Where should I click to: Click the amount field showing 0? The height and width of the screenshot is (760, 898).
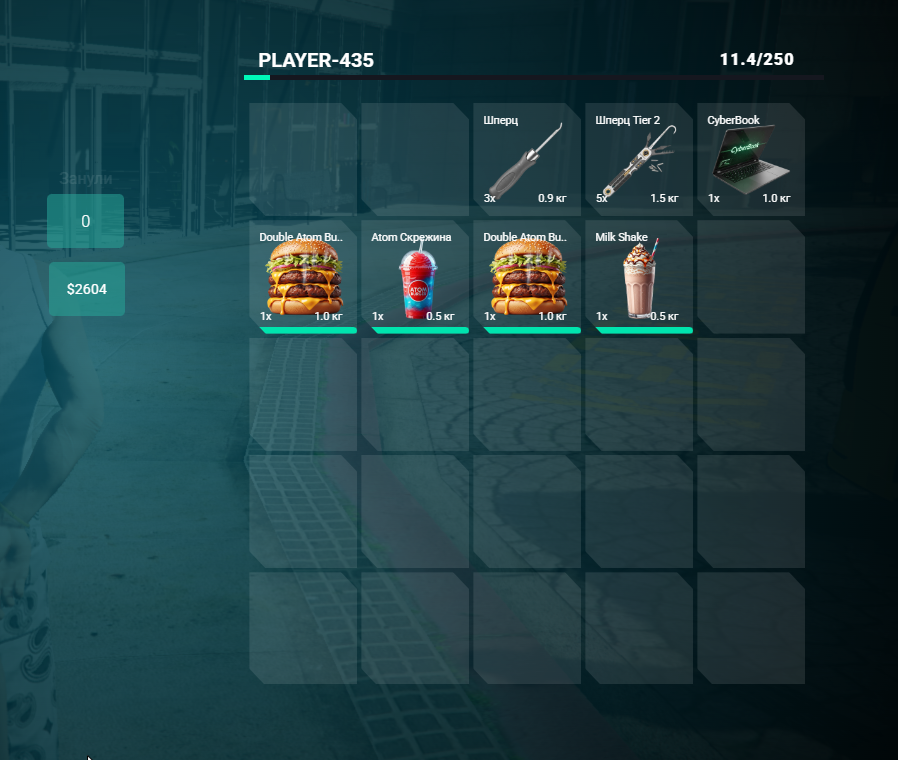(85, 221)
